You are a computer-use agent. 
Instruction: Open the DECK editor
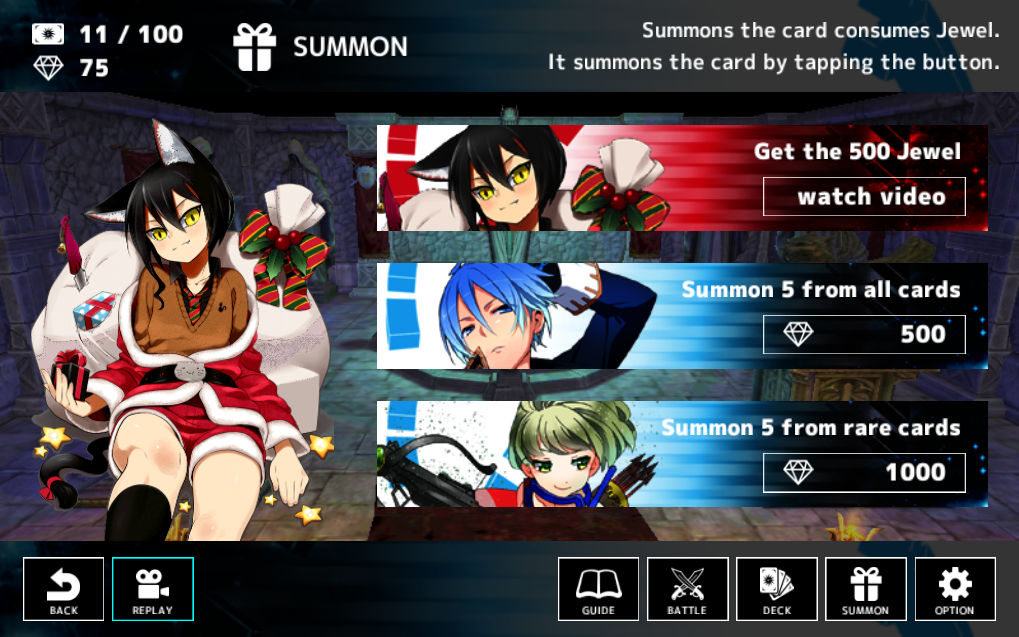pos(777,589)
